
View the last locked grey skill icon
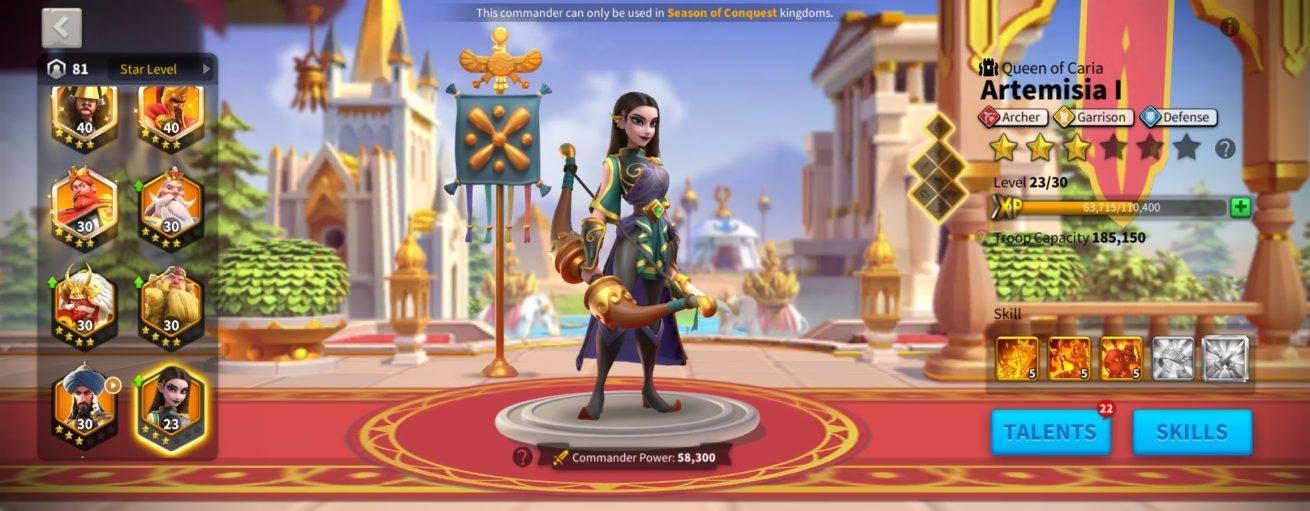click(x=1225, y=358)
